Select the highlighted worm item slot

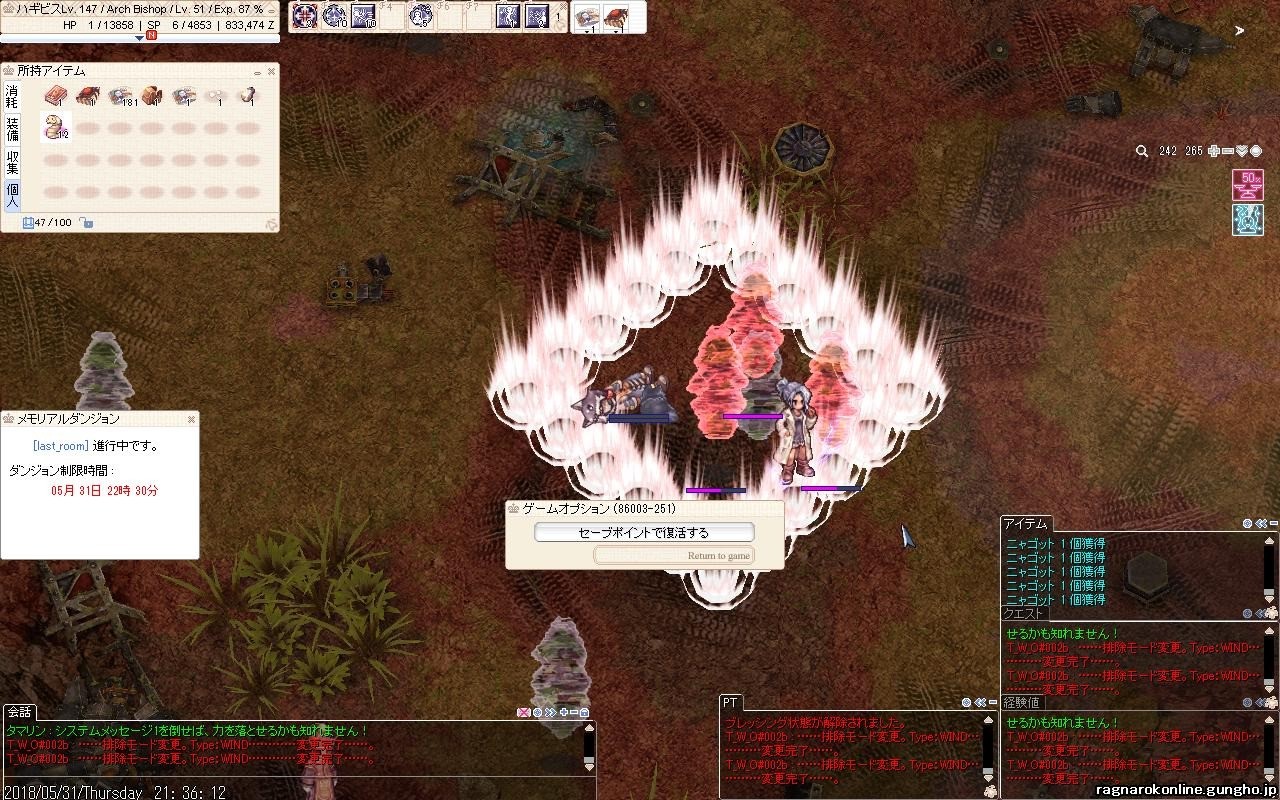55,127
